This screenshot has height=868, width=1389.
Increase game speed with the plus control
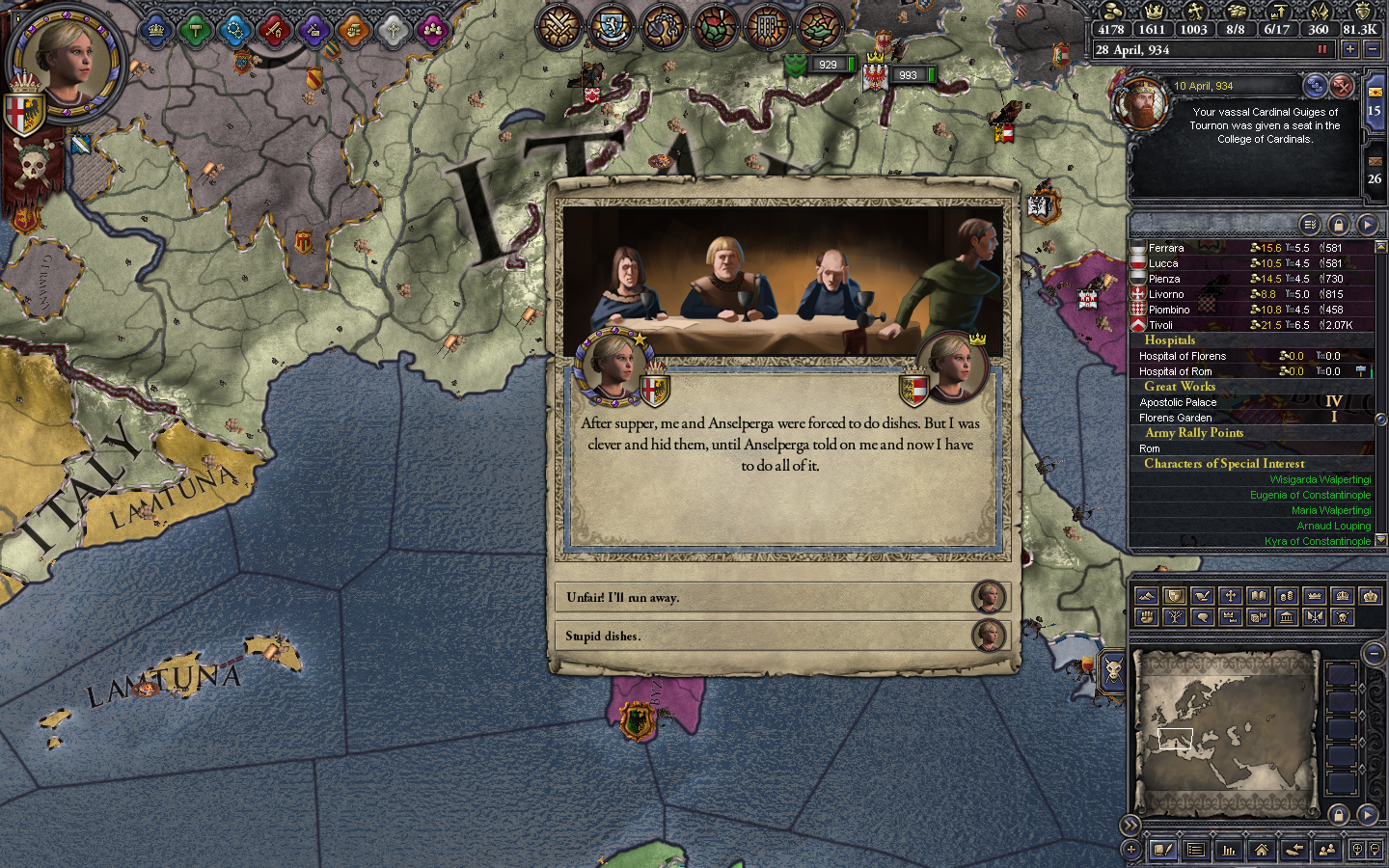[x=1351, y=49]
